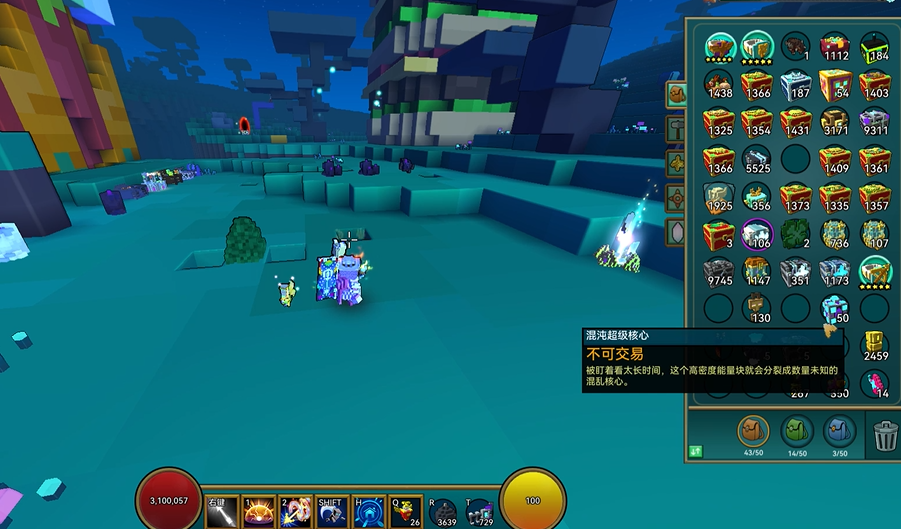901x529 pixels.
Task: Open the hammer category side tab
Action: tap(676, 128)
